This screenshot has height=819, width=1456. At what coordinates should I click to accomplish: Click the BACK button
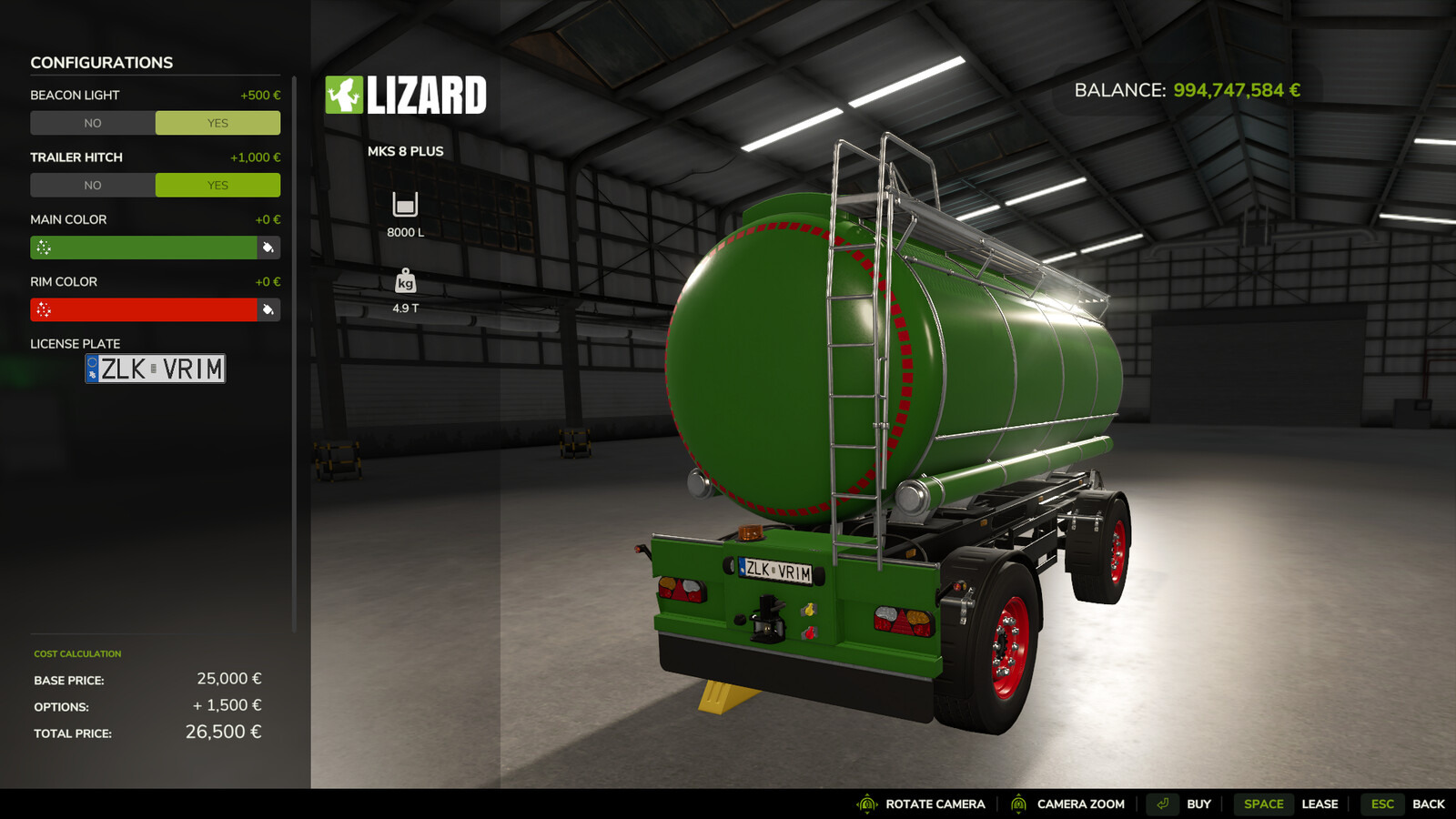pos(1430,804)
